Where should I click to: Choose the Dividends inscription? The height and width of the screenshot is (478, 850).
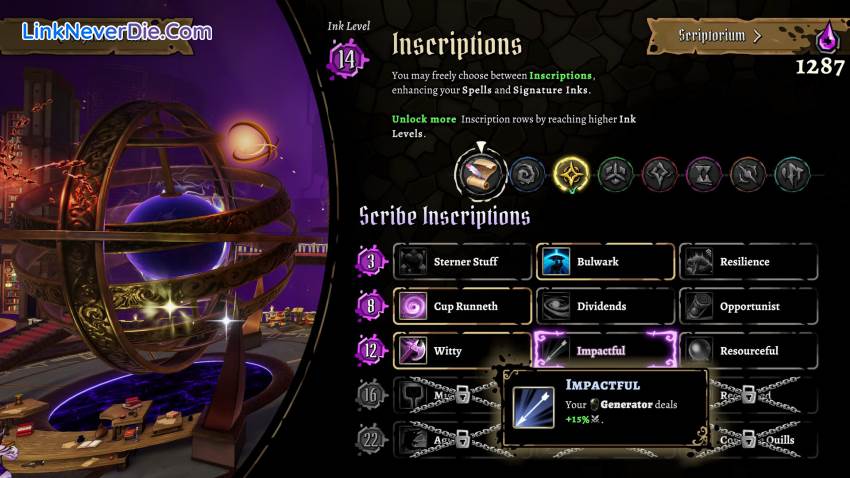pos(605,306)
